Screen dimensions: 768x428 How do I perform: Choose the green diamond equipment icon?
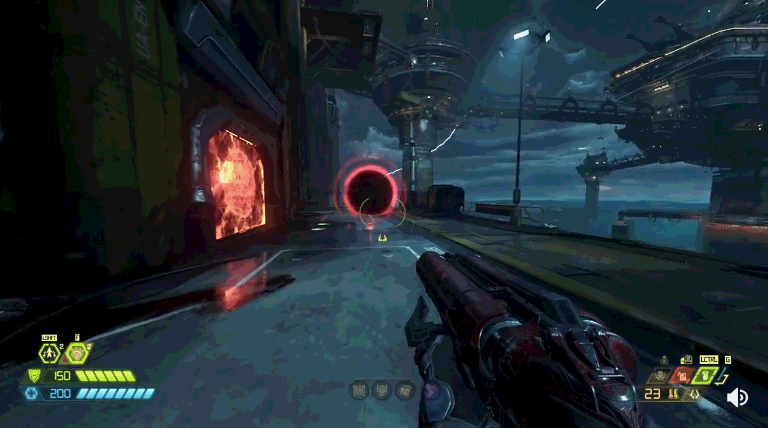[x=703, y=375]
